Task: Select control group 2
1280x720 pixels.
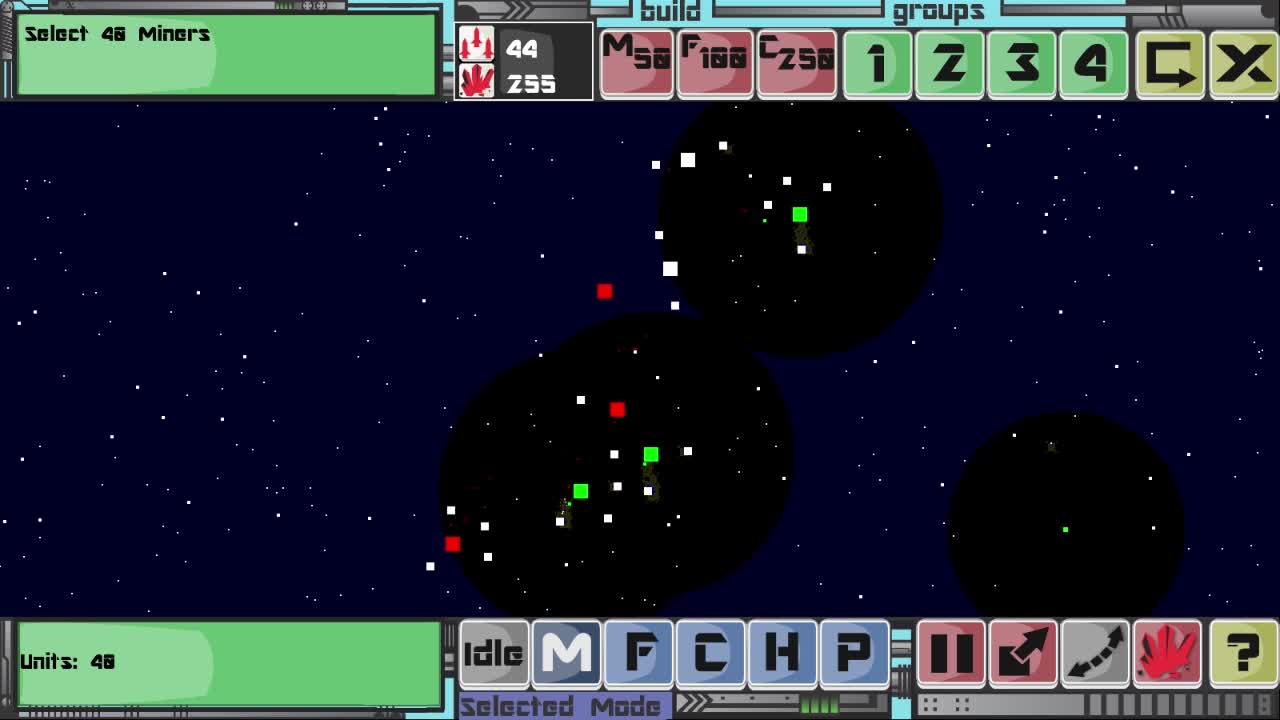Action: (x=948, y=62)
